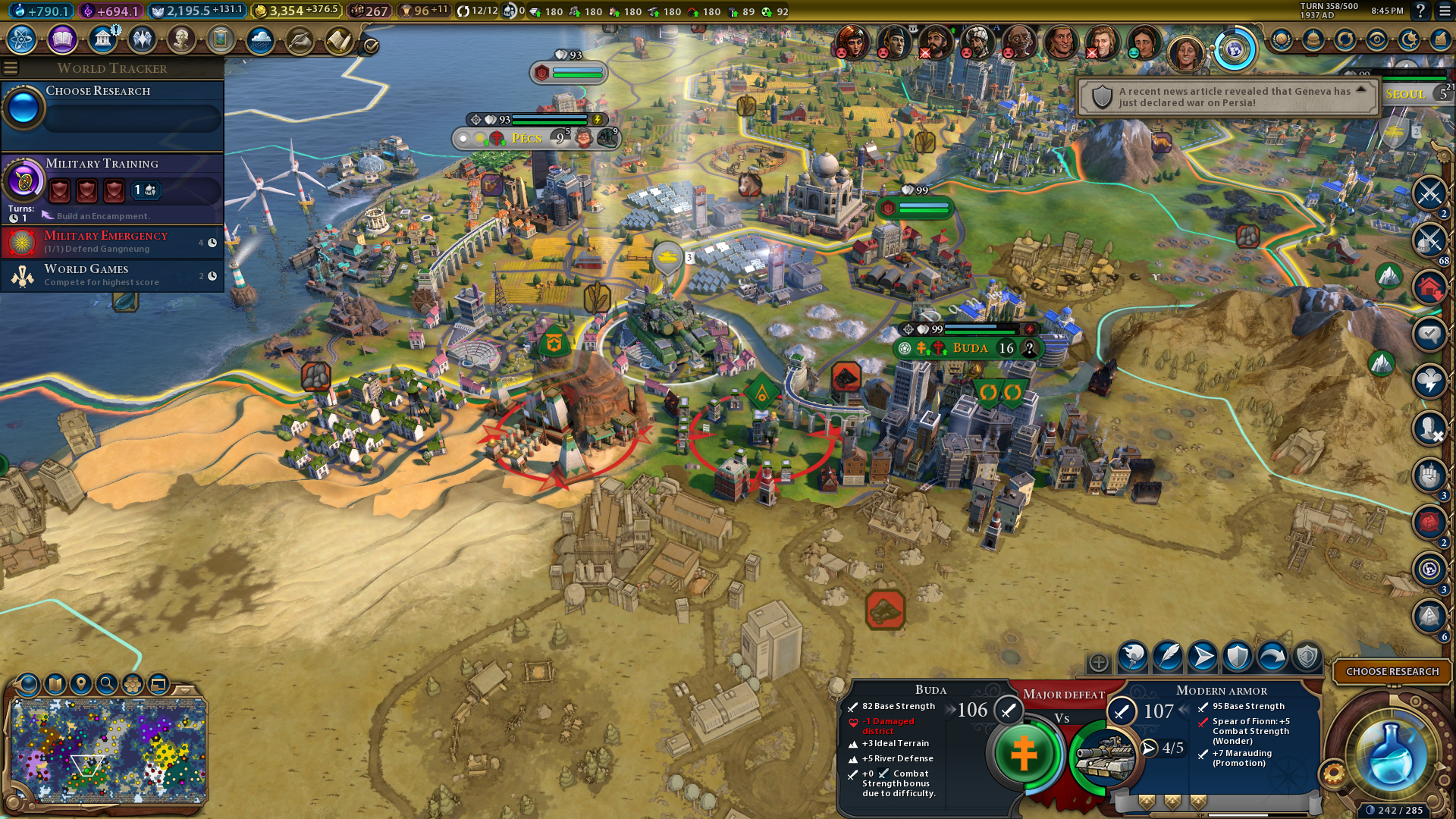Activate the Fortify shield unit action

pyautogui.click(x=1237, y=657)
